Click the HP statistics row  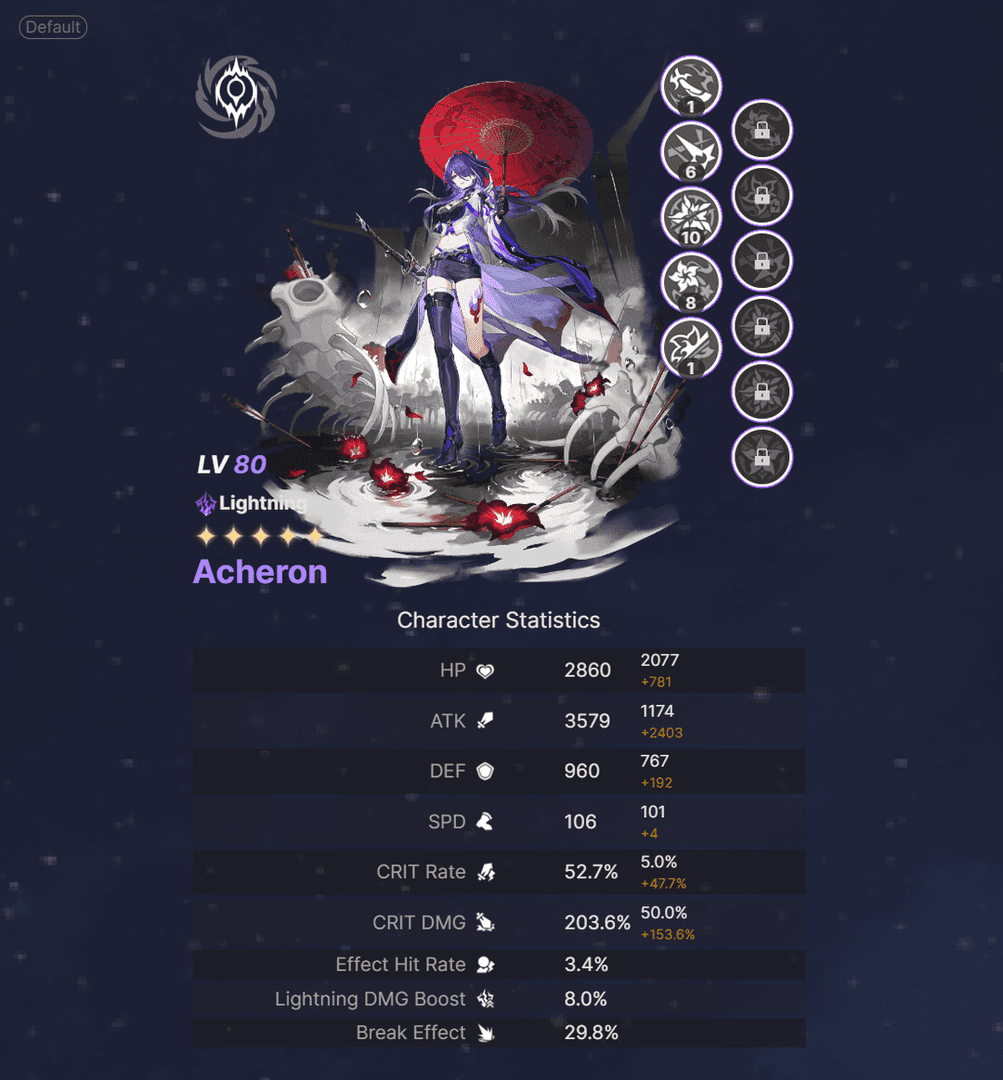[x=498, y=670]
